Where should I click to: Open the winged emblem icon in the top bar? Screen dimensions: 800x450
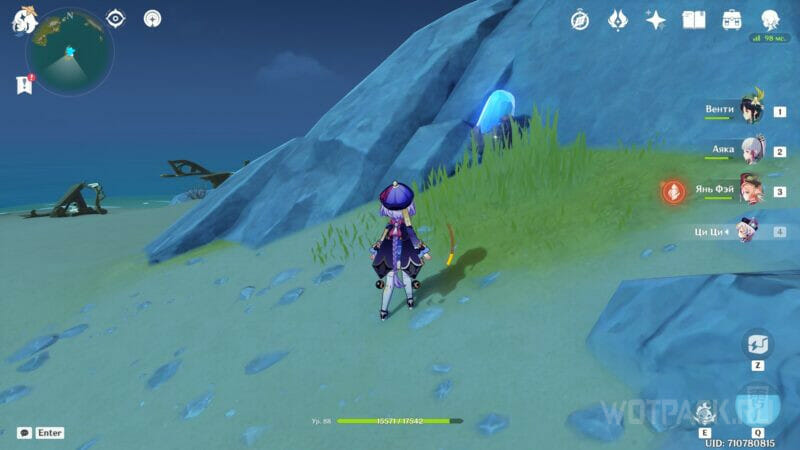point(618,20)
